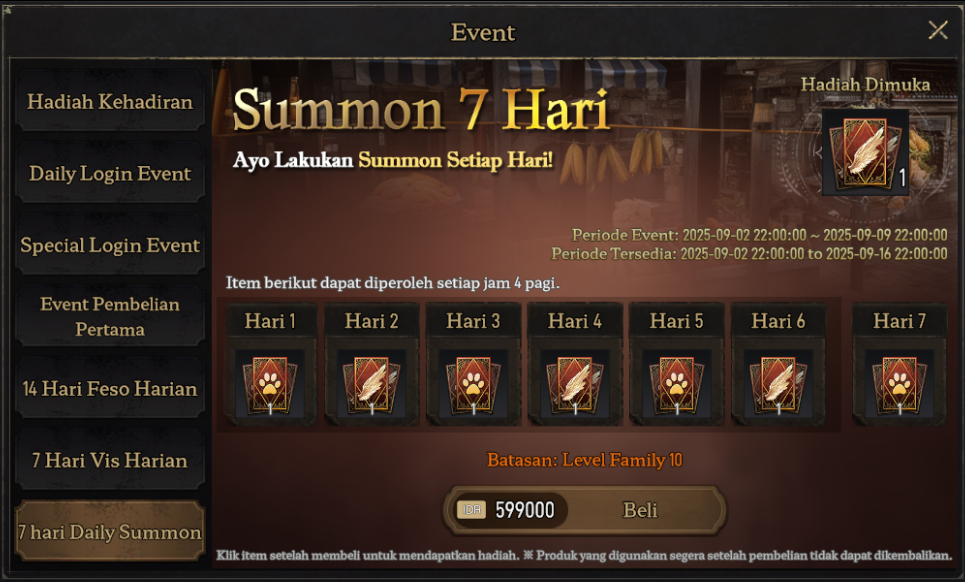
Task: Pick the Hari 7 paw summon card
Action: tap(899, 385)
